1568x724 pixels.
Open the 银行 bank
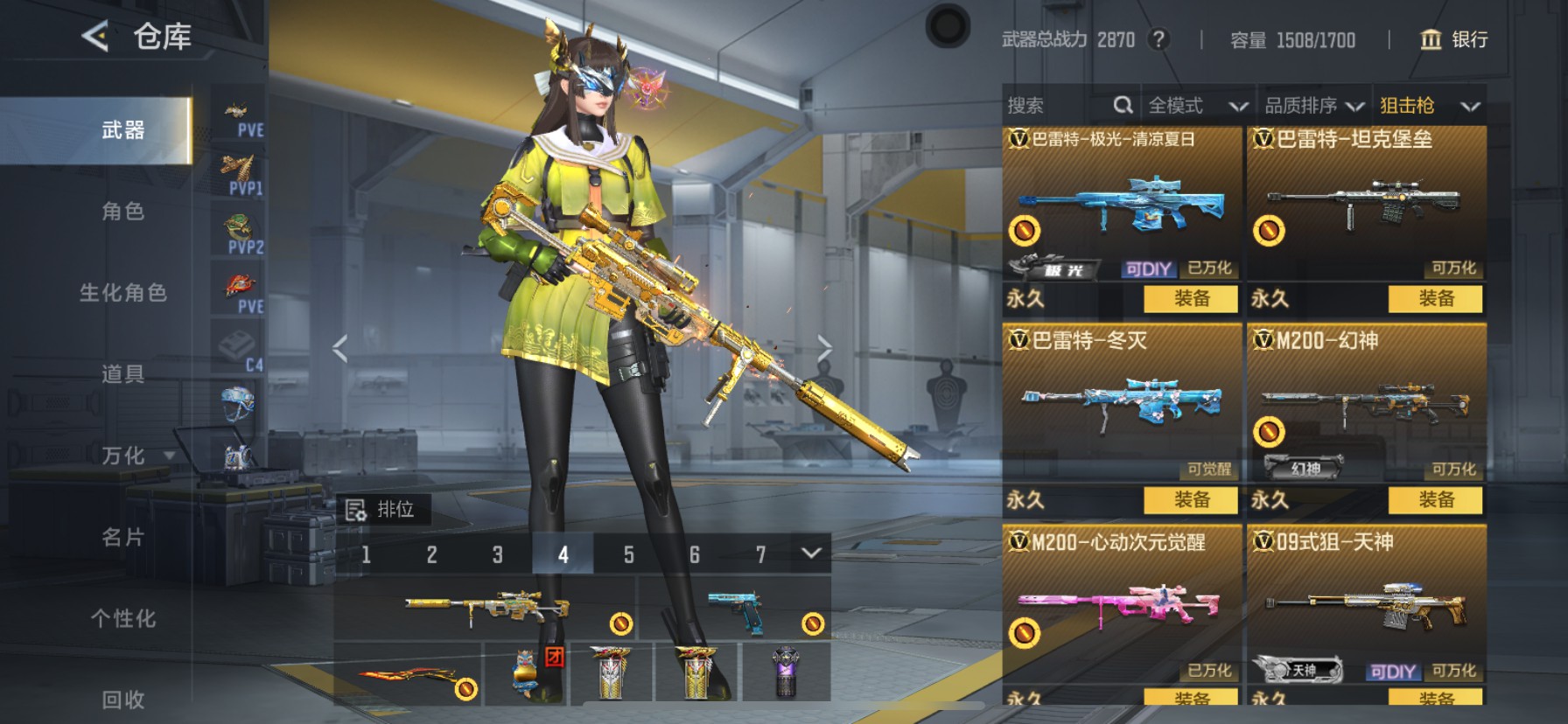[1453, 39]
